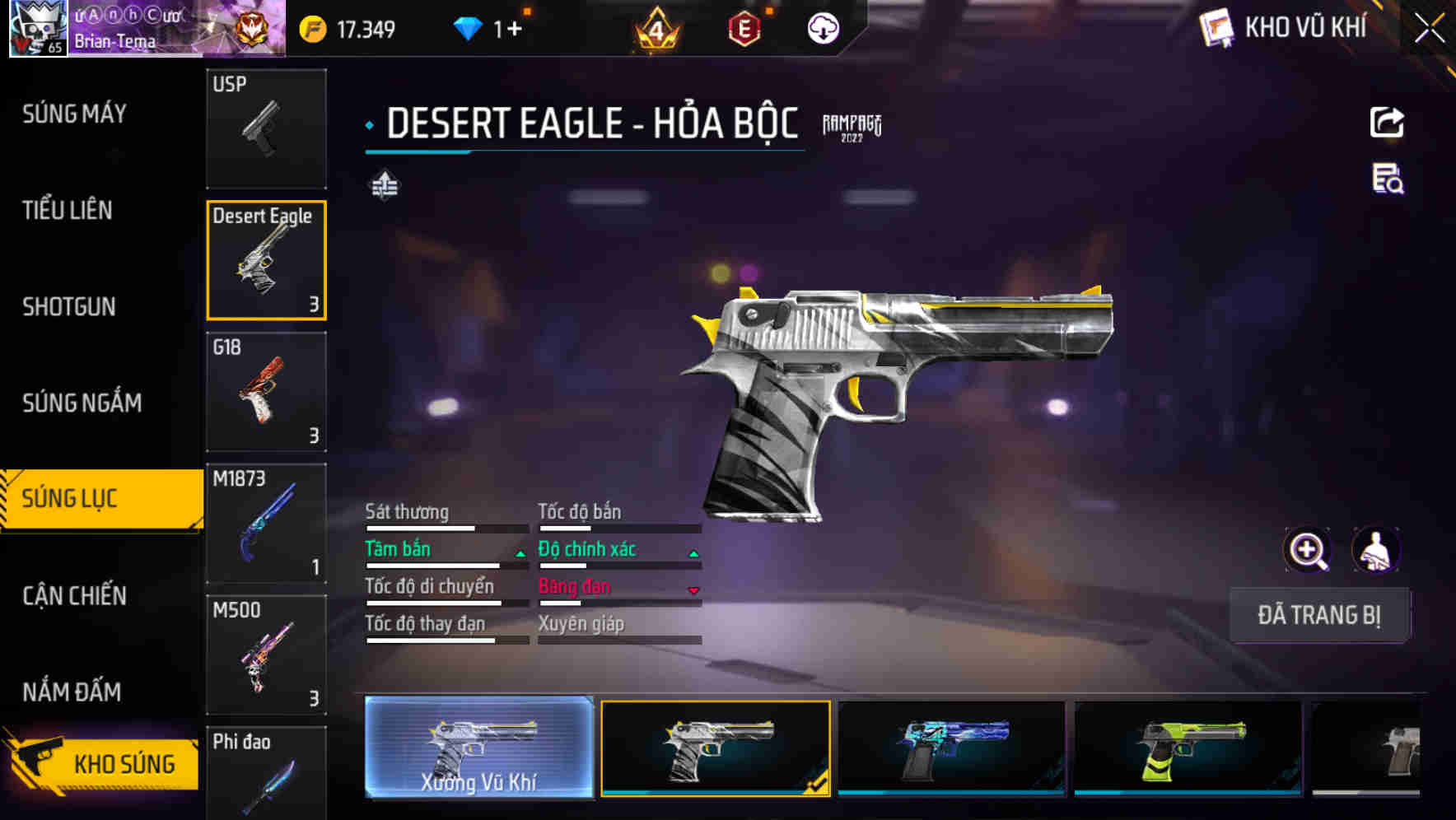Select the CẬN CHIẾN category
1456x820 pixels.
click(x=72, y=594)
